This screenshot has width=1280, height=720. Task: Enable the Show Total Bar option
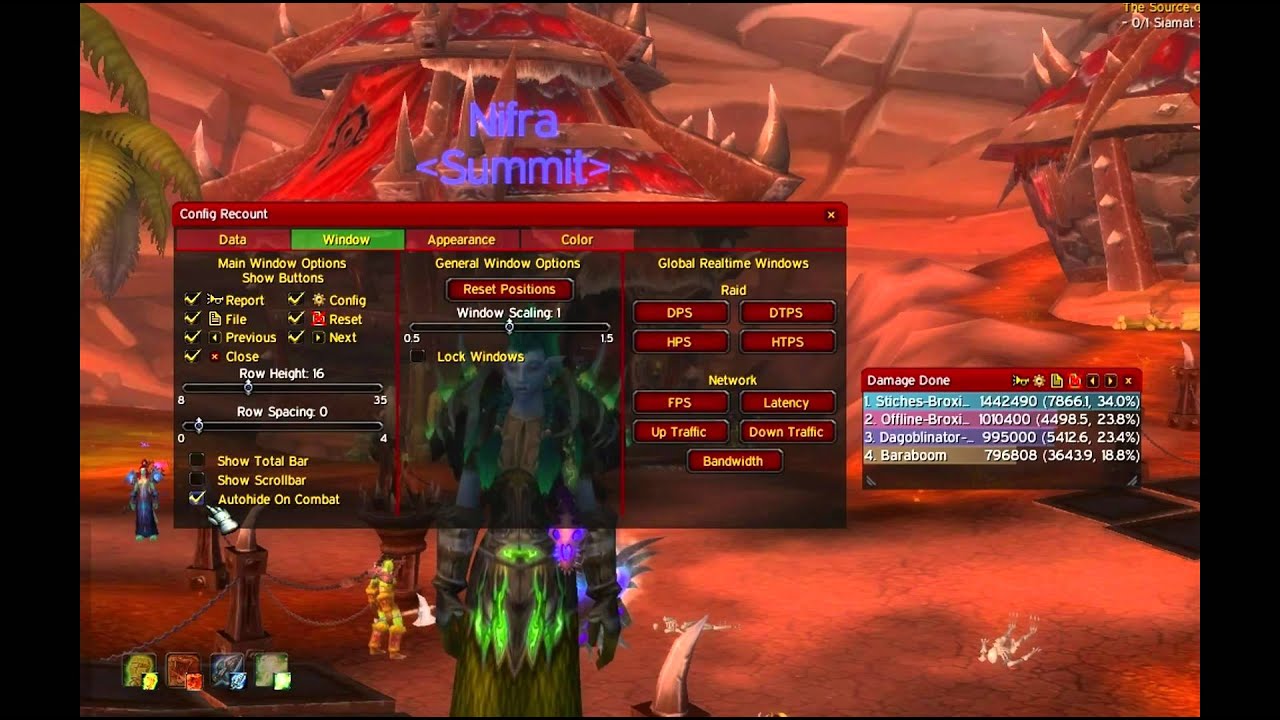(197, 461)
